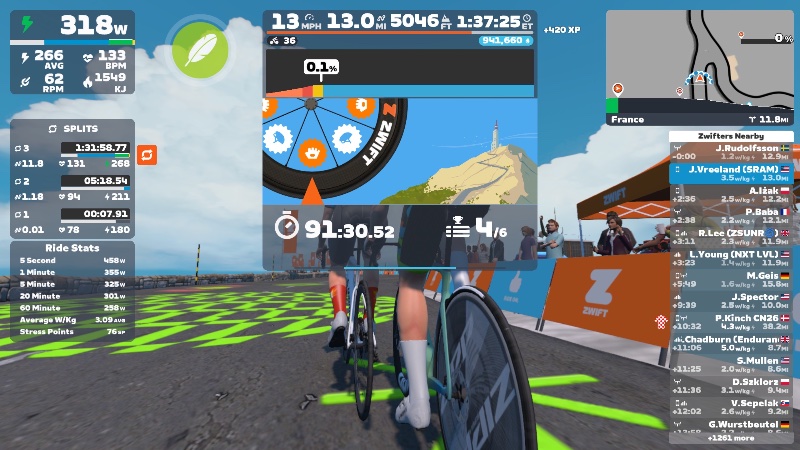
Task: Activate the feather lightweight power-up
Action: click(200, 48)
